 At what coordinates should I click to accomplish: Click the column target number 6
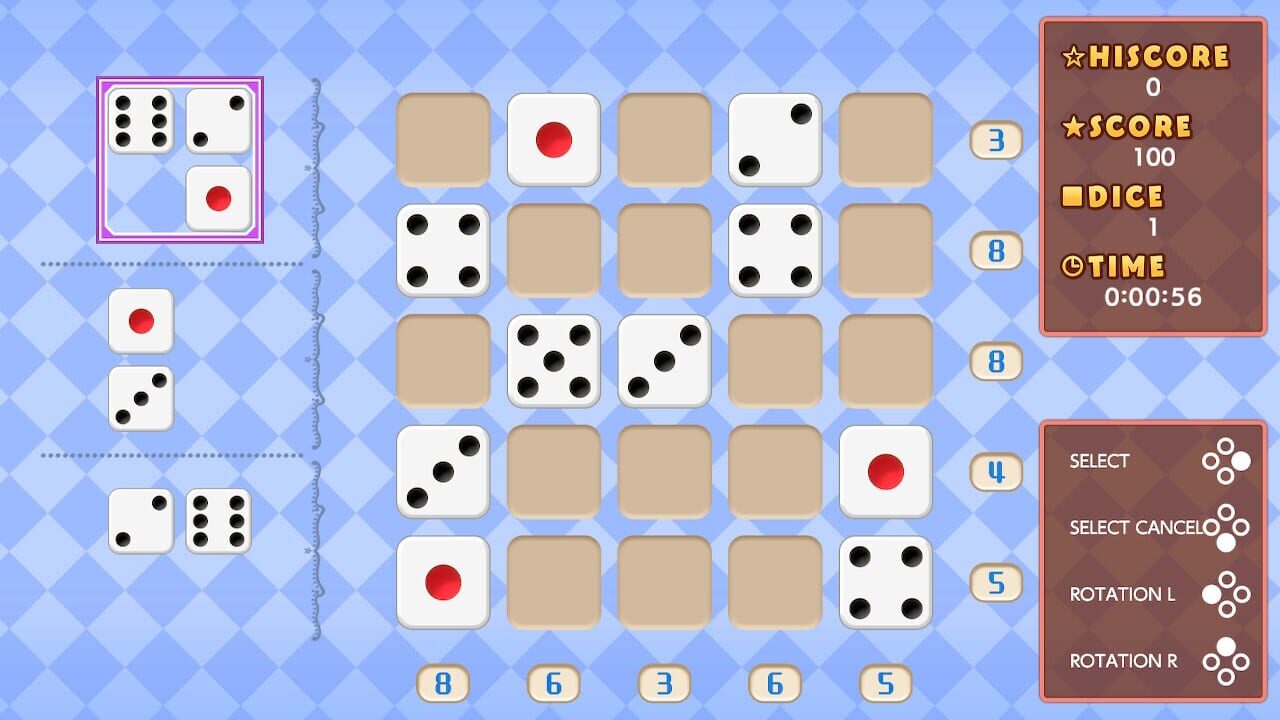coord(554,683)
